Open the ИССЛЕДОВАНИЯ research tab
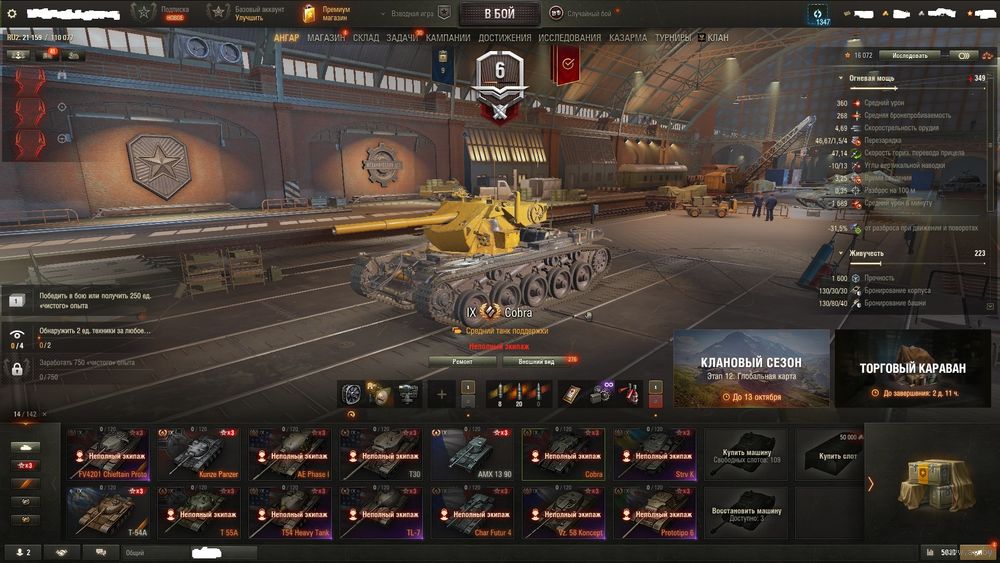The height and width of the screenshot is (563, 1000). tap(570, 37)
